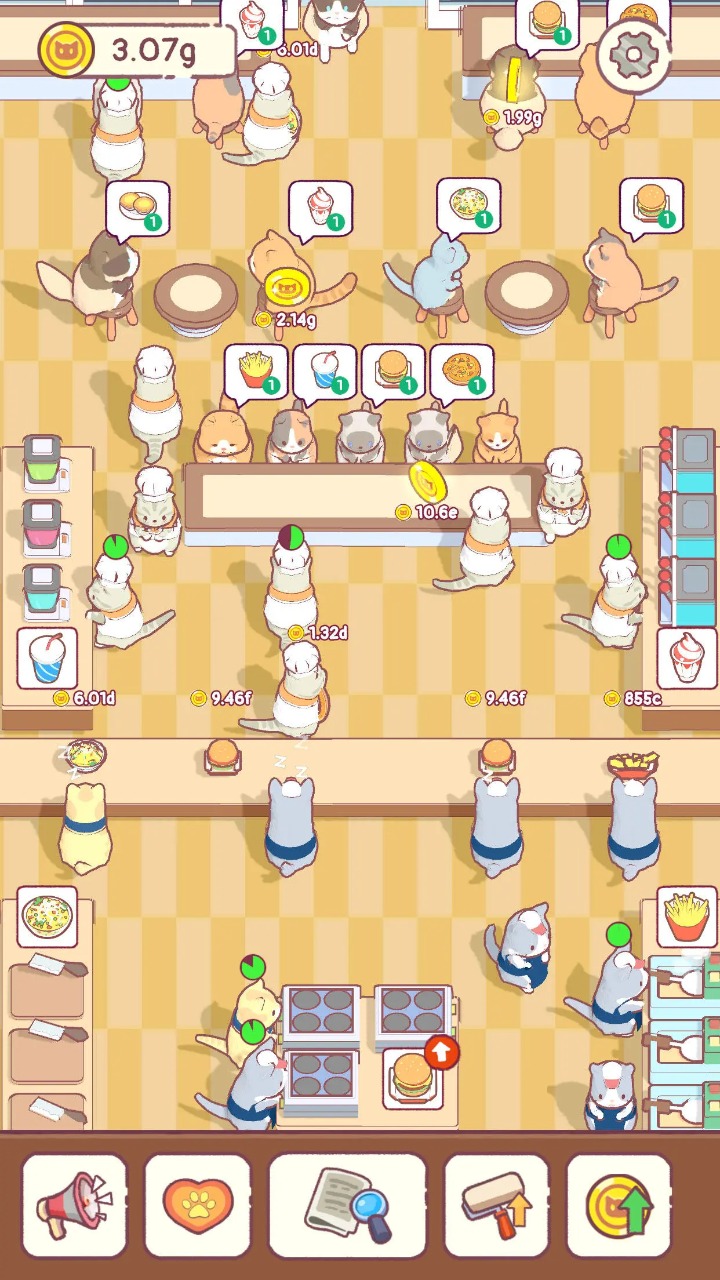Image resolution: width=720 pixels, height=1280 pixels.
Task: Tap the blue drink station icon
Action: [x=47, y=658]
